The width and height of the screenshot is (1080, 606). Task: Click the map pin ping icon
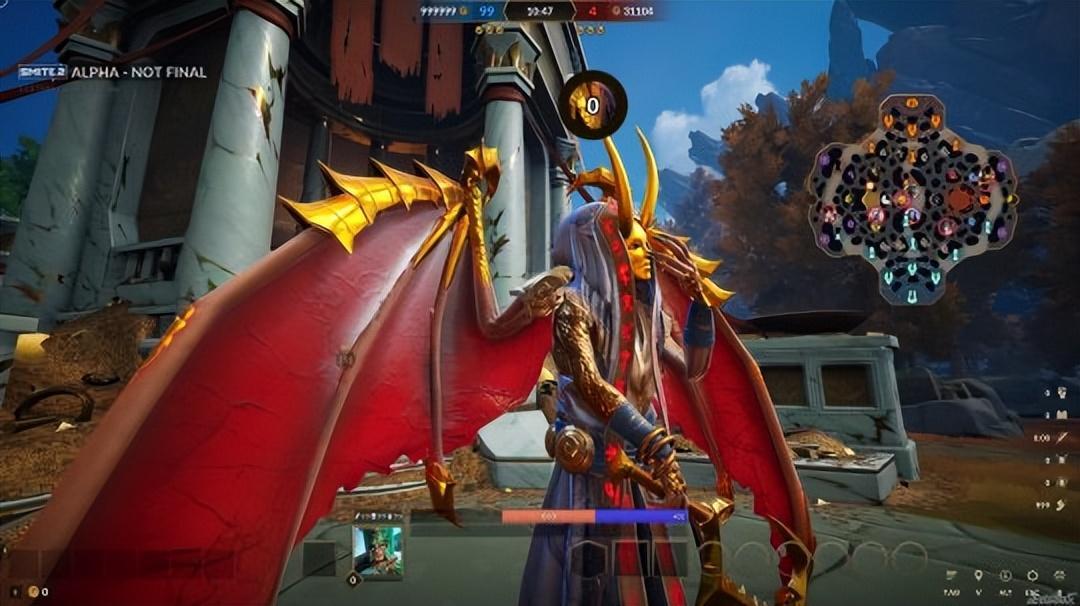coord(977,576)
